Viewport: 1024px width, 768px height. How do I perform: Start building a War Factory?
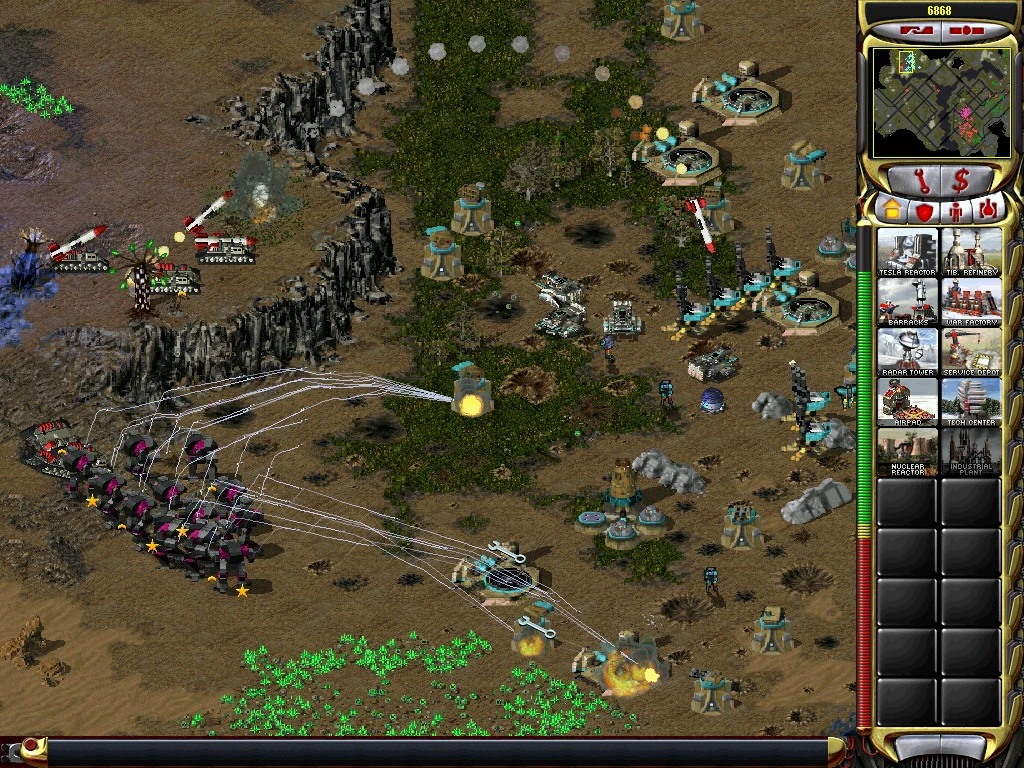pos(971,302)
